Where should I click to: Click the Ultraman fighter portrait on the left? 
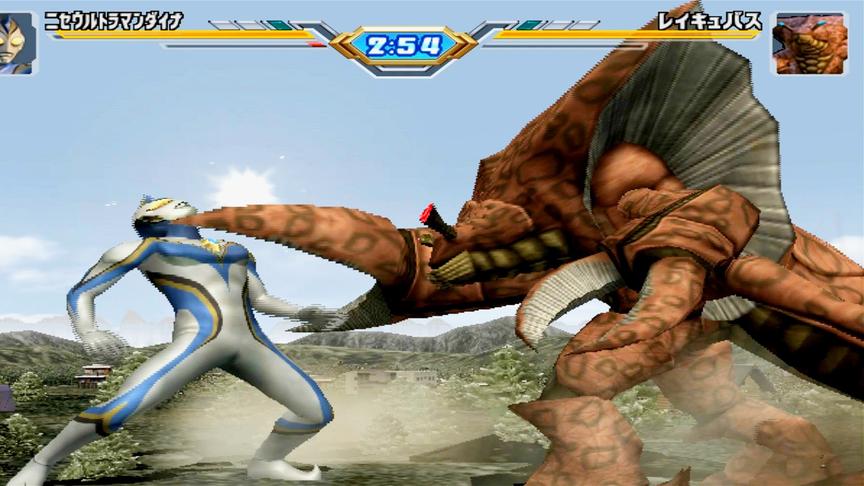pyautogui.click(x=18, y=43)
